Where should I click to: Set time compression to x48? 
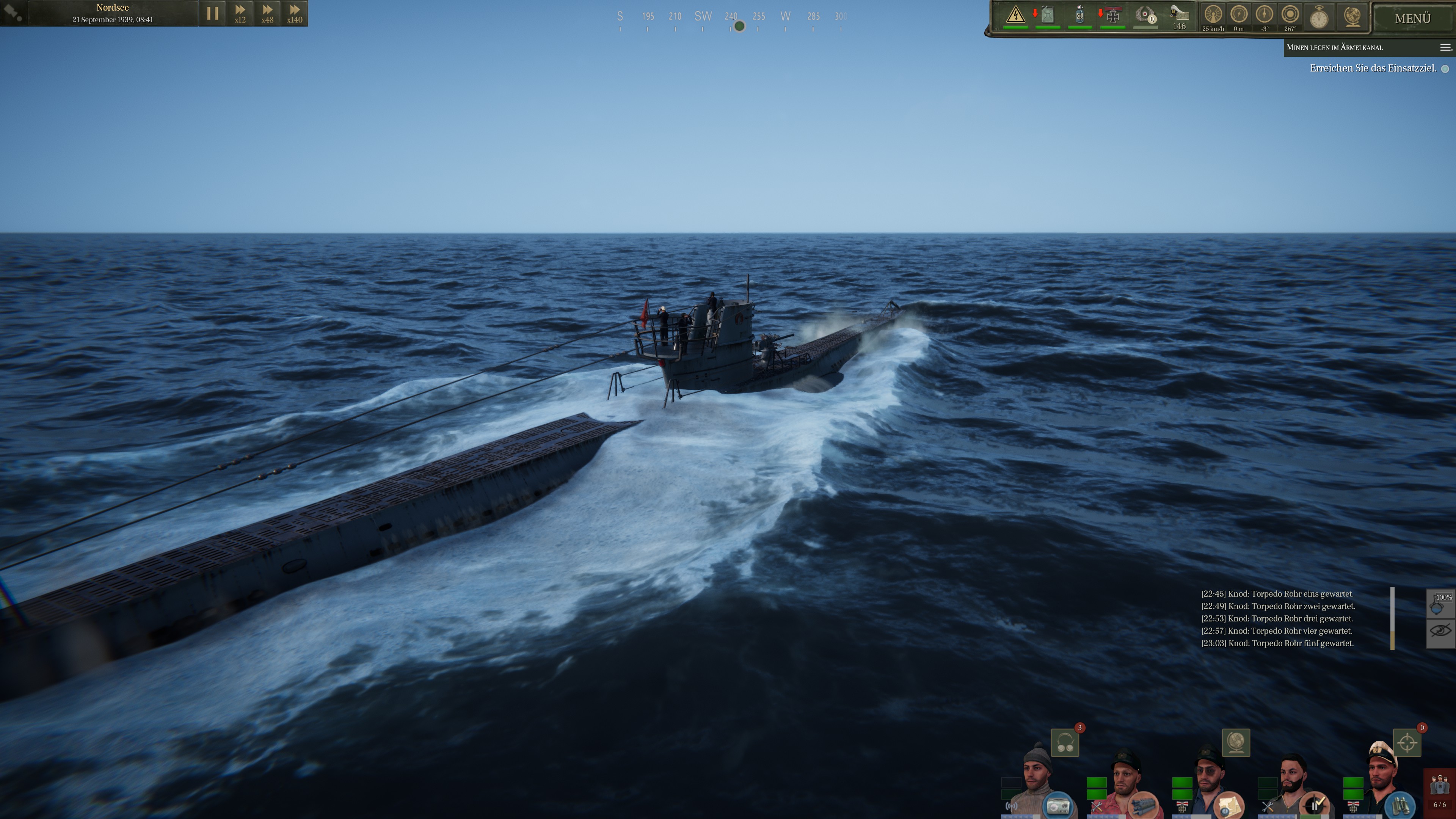(x=267, y=13)
